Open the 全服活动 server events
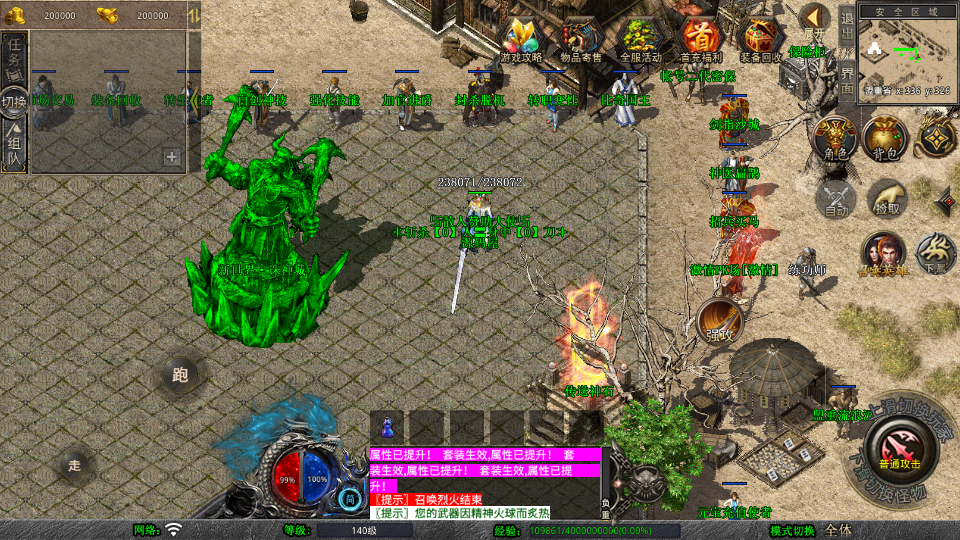This screenshot has height=540, width=960. [642, 41]
